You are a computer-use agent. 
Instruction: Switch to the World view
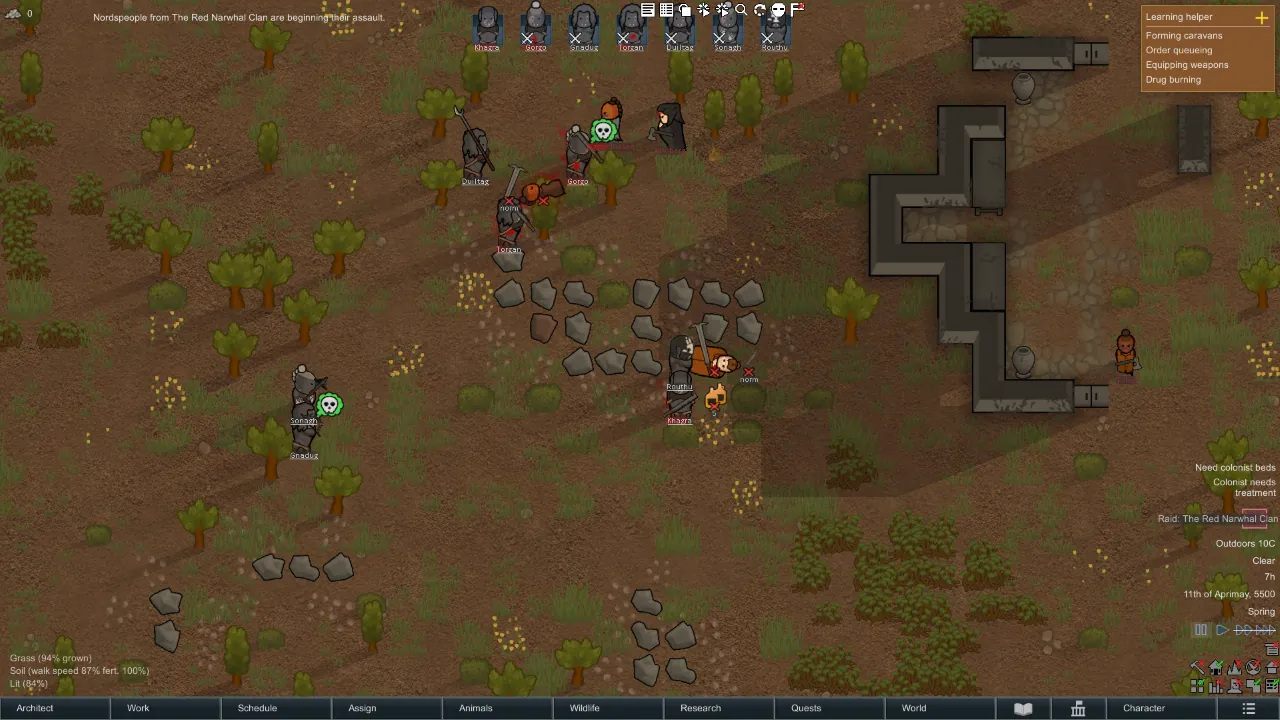pos(914,708)
